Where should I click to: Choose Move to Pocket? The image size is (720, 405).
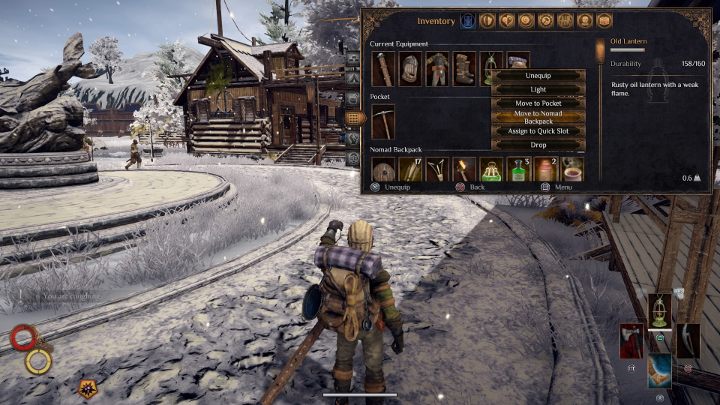[x=538, y=103]
